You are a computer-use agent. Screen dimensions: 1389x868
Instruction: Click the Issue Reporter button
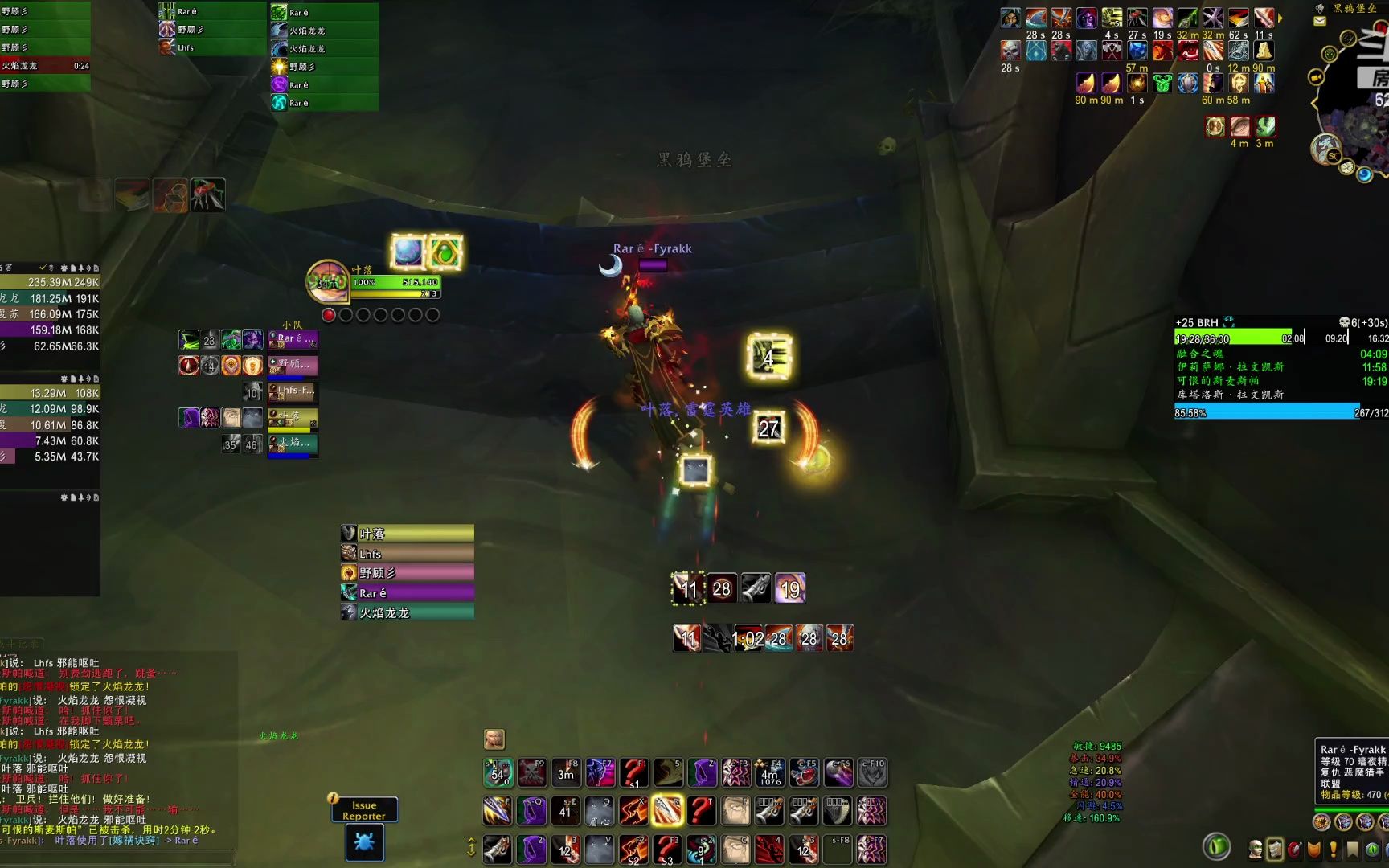pyautogui.click(x=364, y=810)
